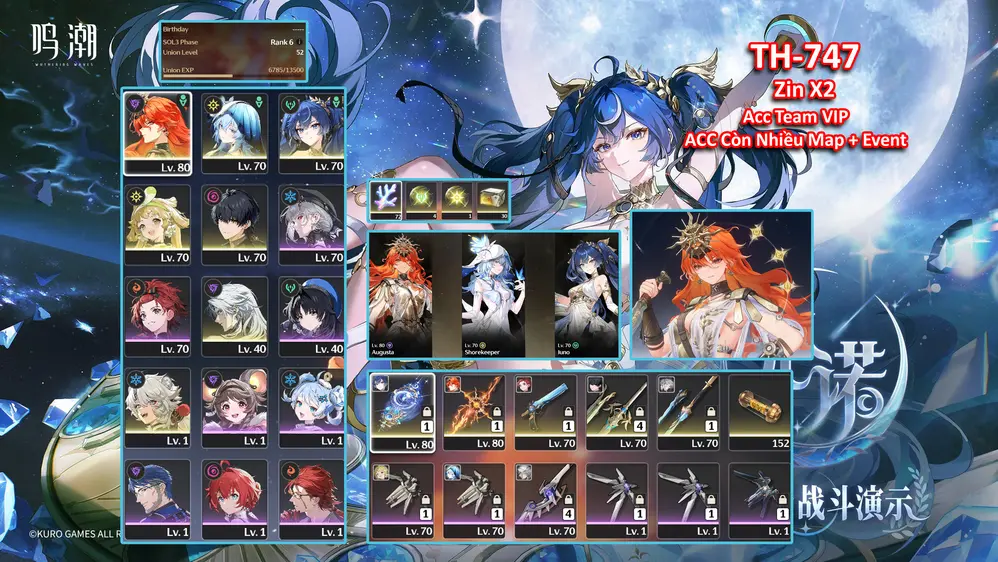Viewport: 998px width, 562px height.
Task: Pick the white-haired Lv. 40 character tile
Action: tap(235, 314)
